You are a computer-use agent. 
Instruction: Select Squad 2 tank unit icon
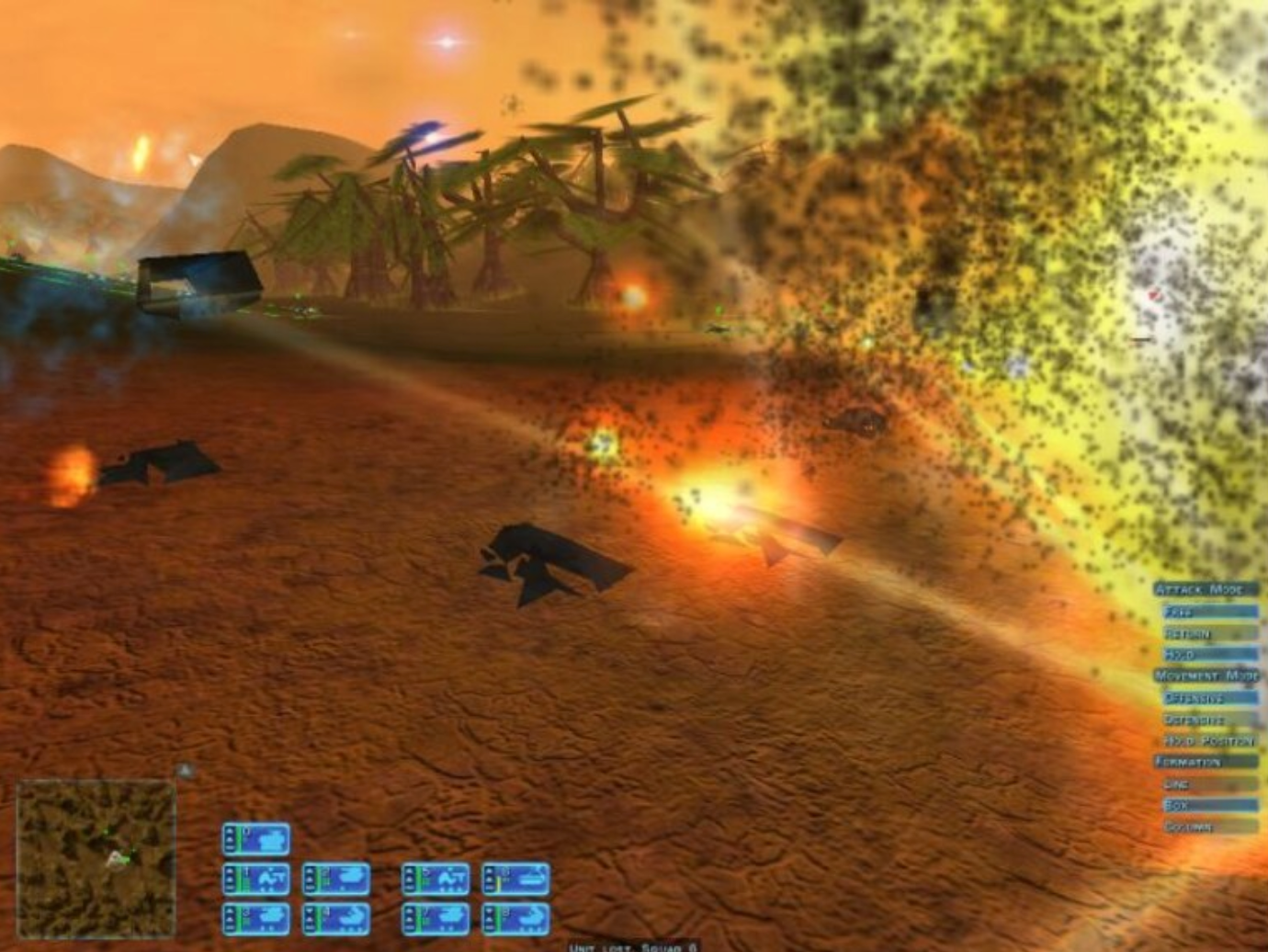tap(338, 877)
